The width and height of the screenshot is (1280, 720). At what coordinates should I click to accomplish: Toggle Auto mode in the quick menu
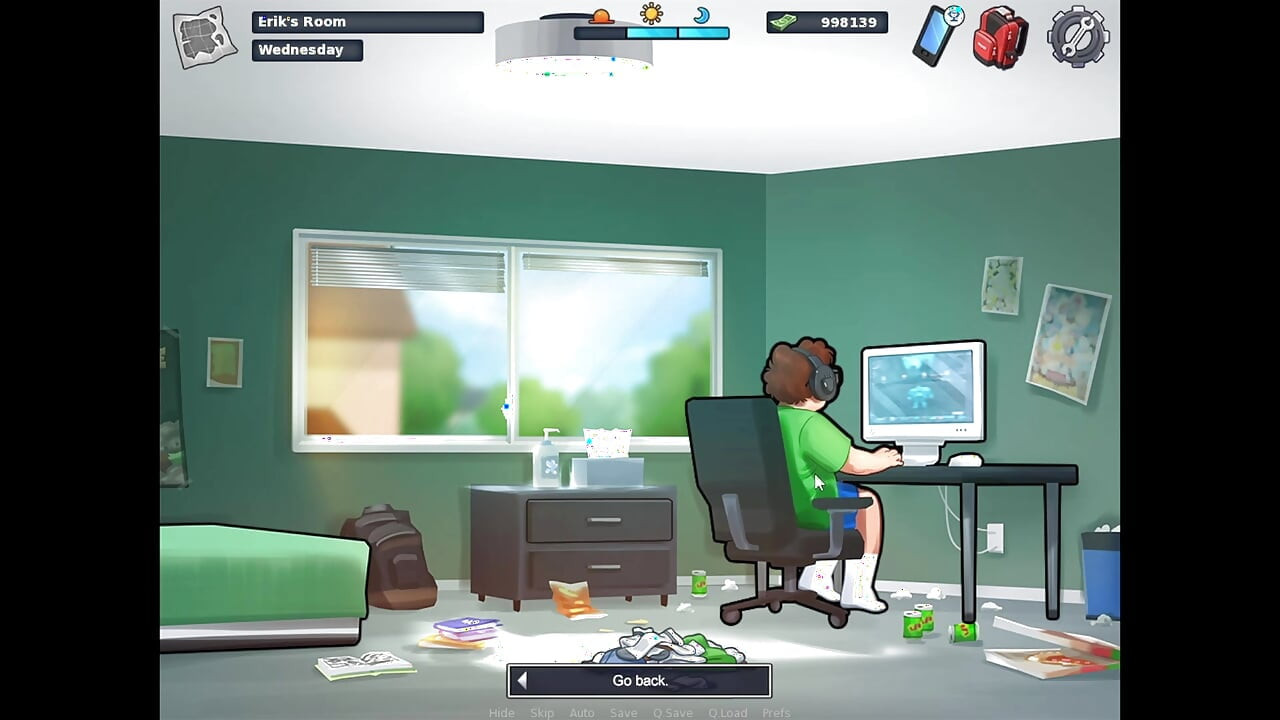[x=582, y=713]
